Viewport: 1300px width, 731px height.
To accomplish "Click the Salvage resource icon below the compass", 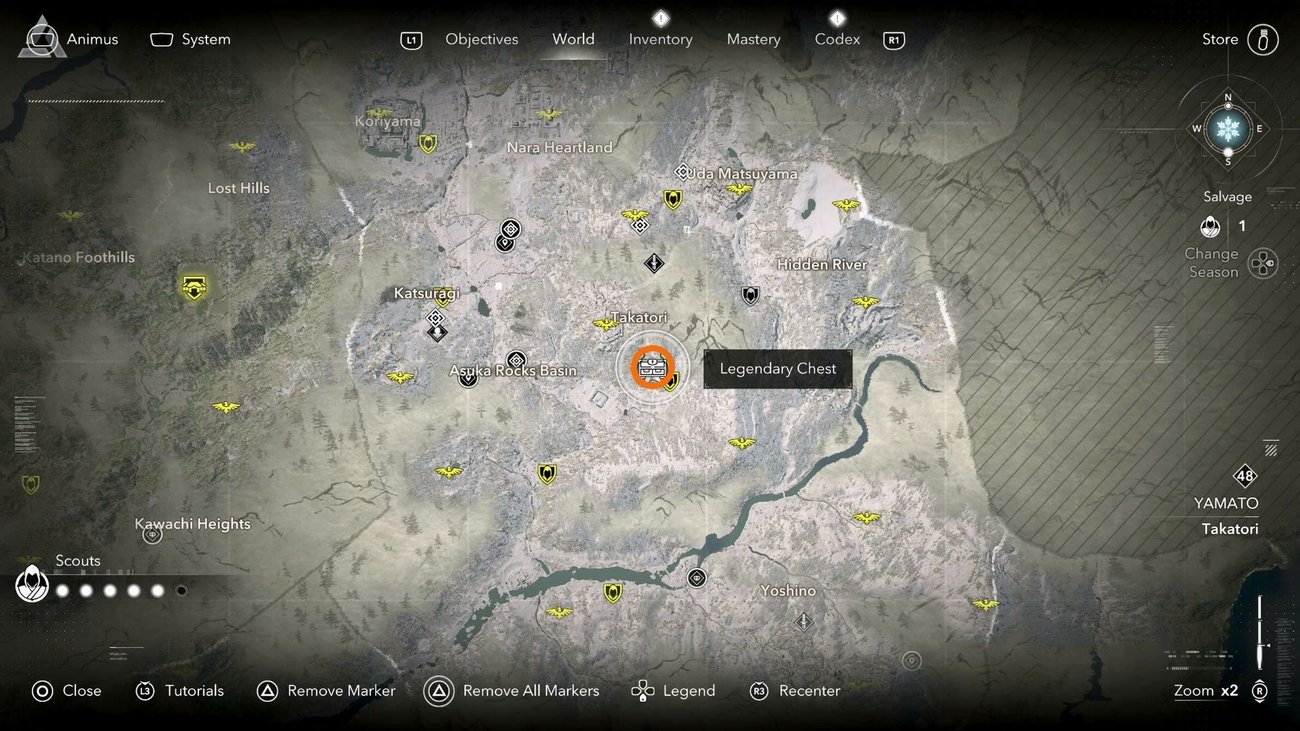I will (x=1210, y=226).
